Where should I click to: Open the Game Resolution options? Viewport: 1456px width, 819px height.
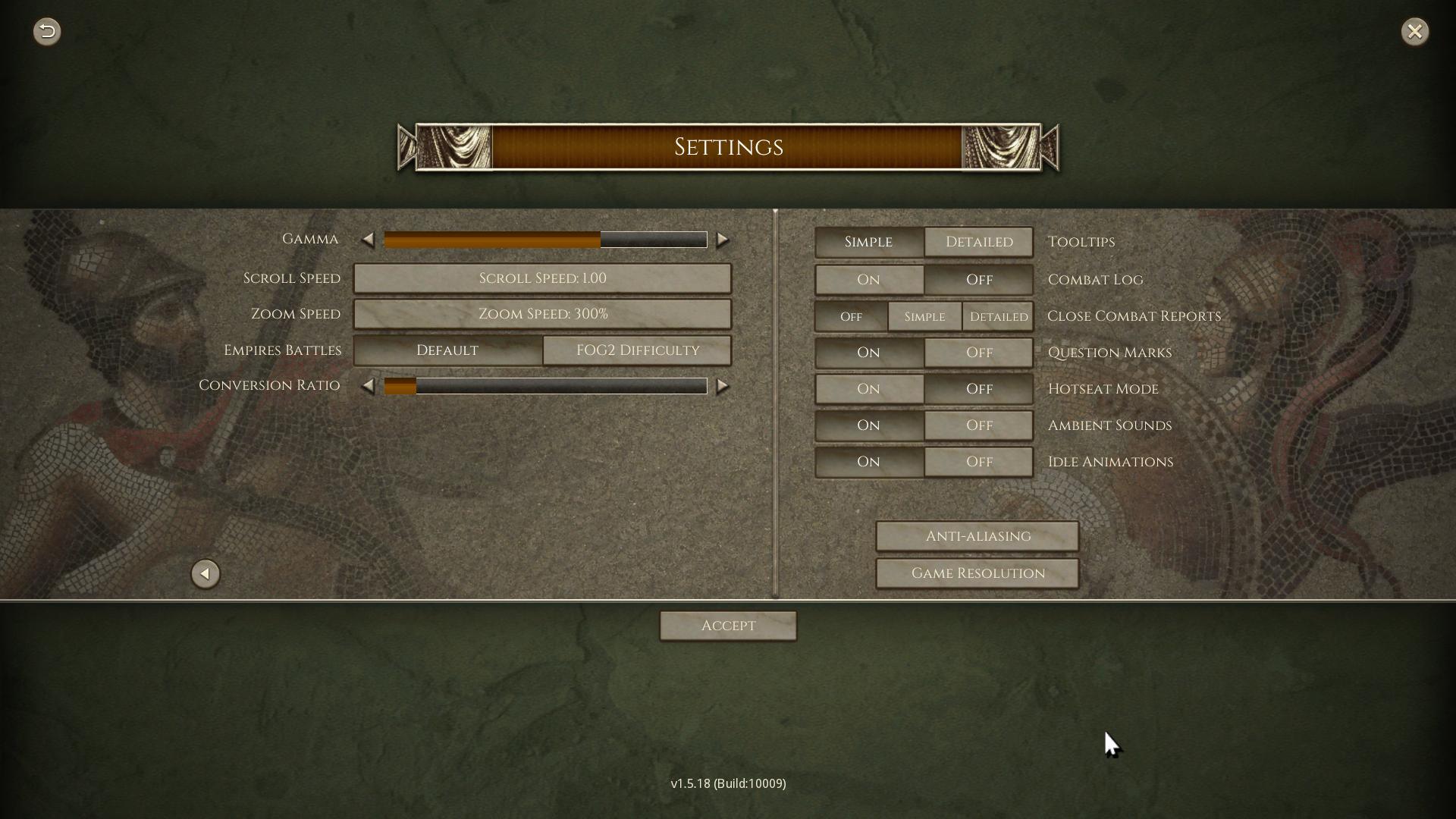tap(977, 573)
